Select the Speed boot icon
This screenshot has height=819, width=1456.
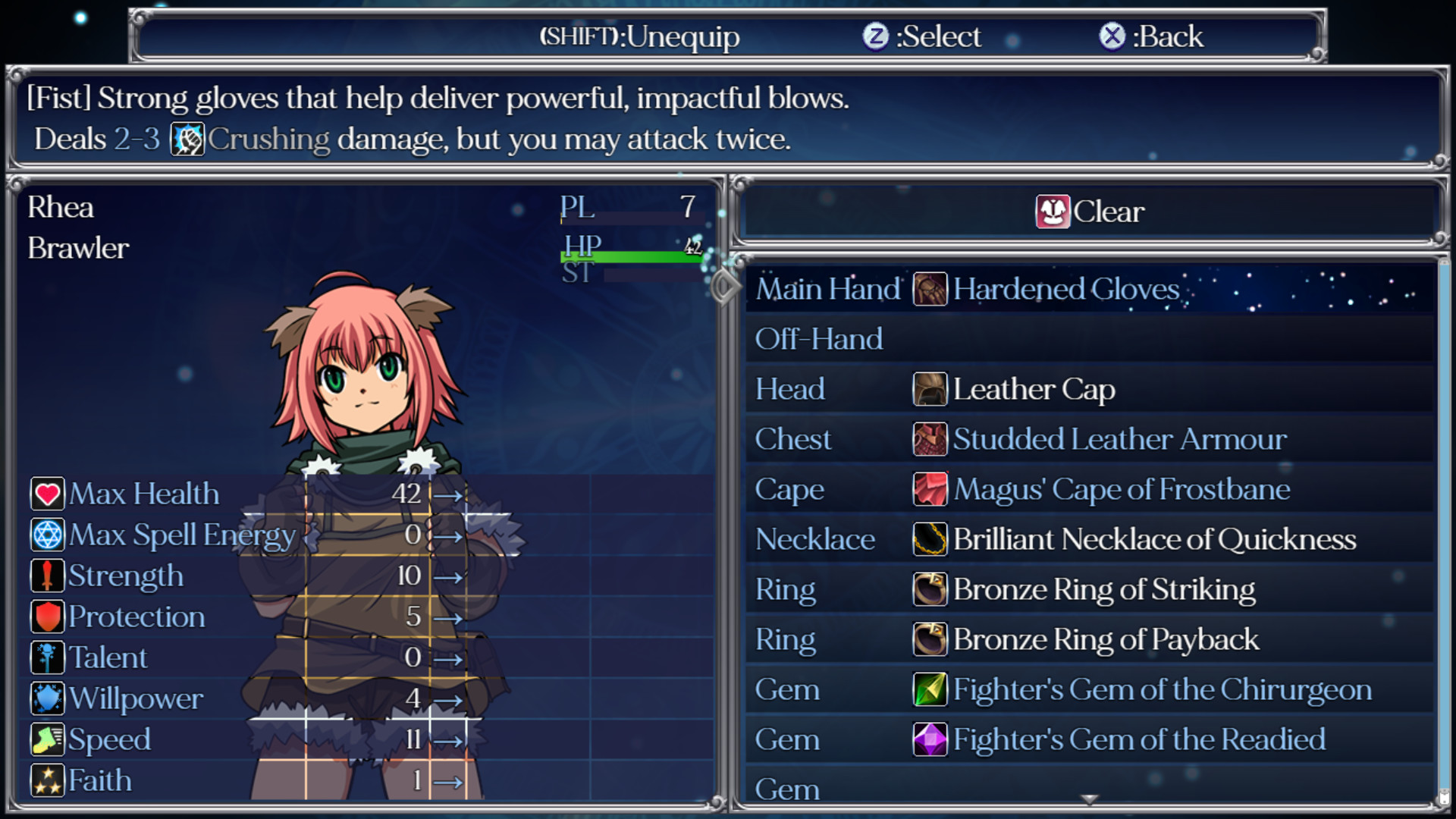click(46, 739)
